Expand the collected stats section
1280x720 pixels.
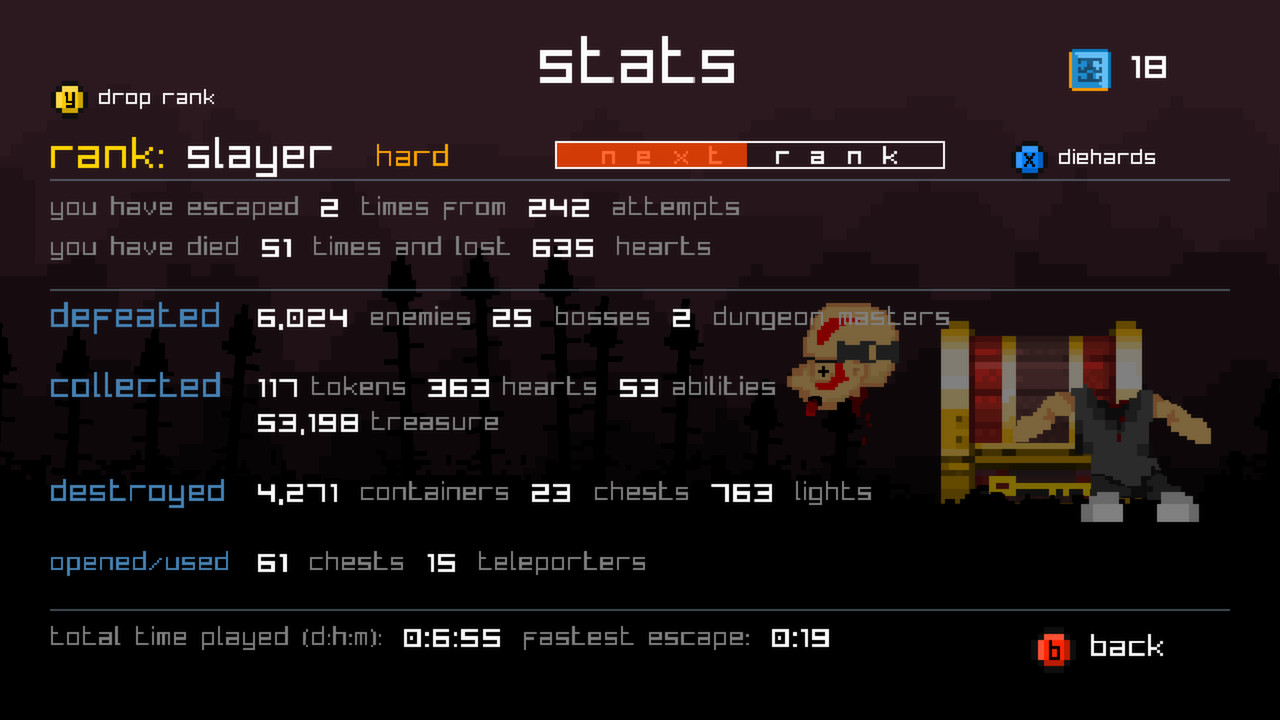pyautogui.click(x=135, y=385)
